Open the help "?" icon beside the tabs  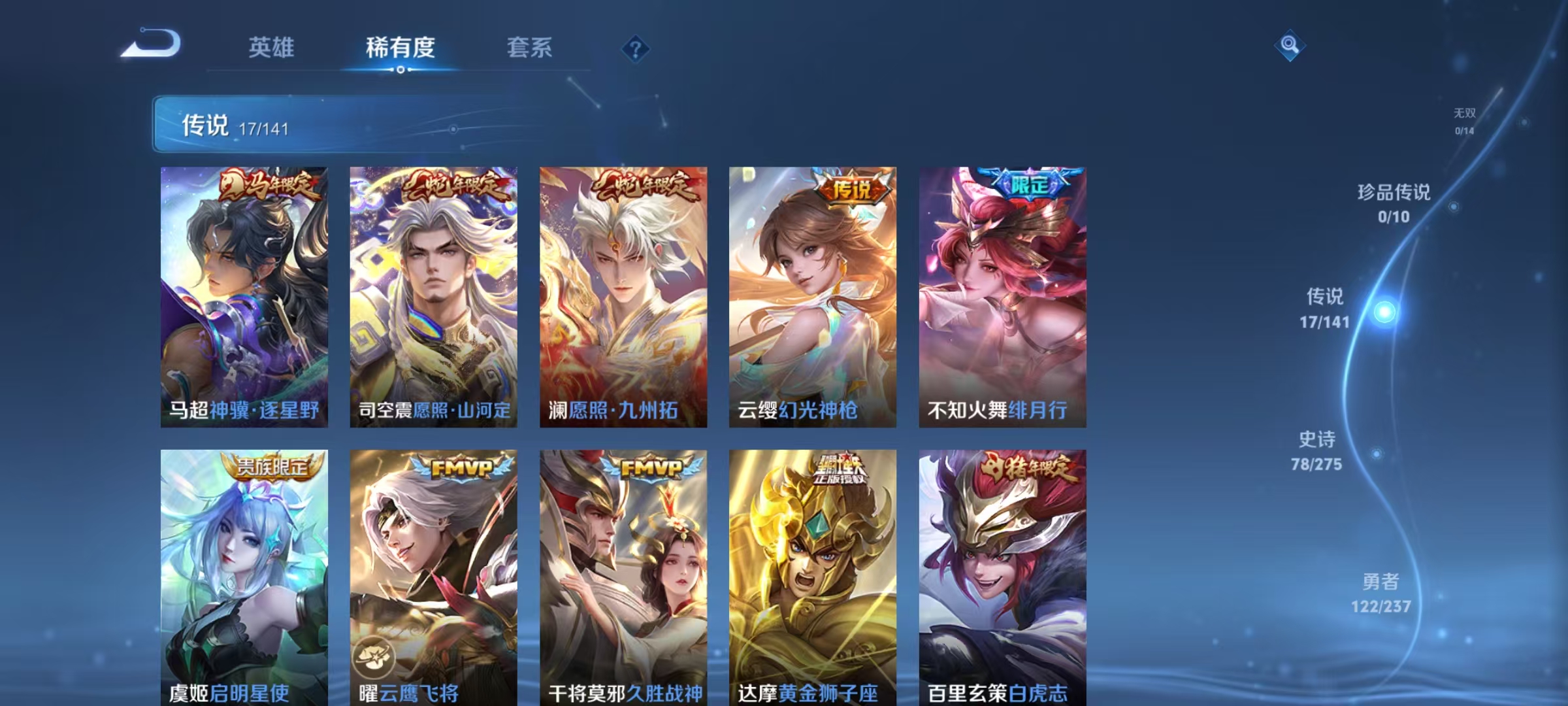click(x=636, y=48)
